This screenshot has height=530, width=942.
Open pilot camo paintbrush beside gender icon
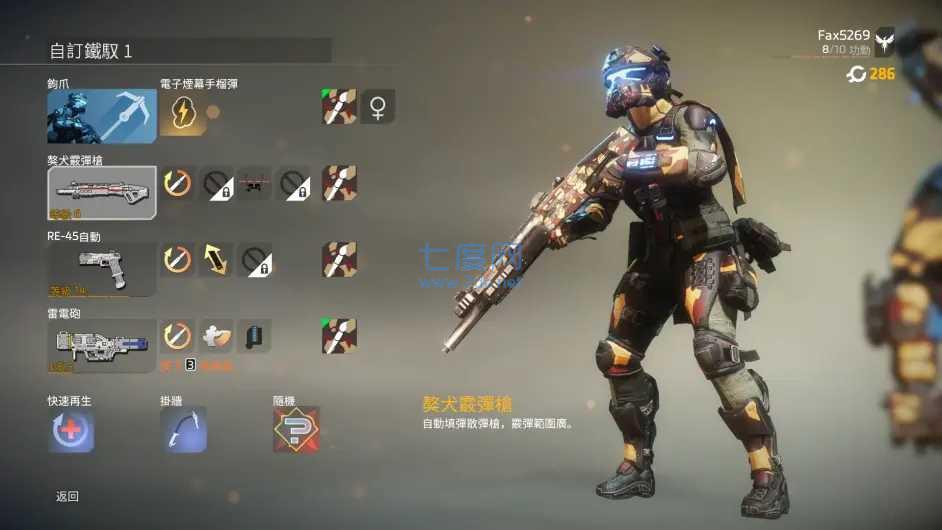339,107
